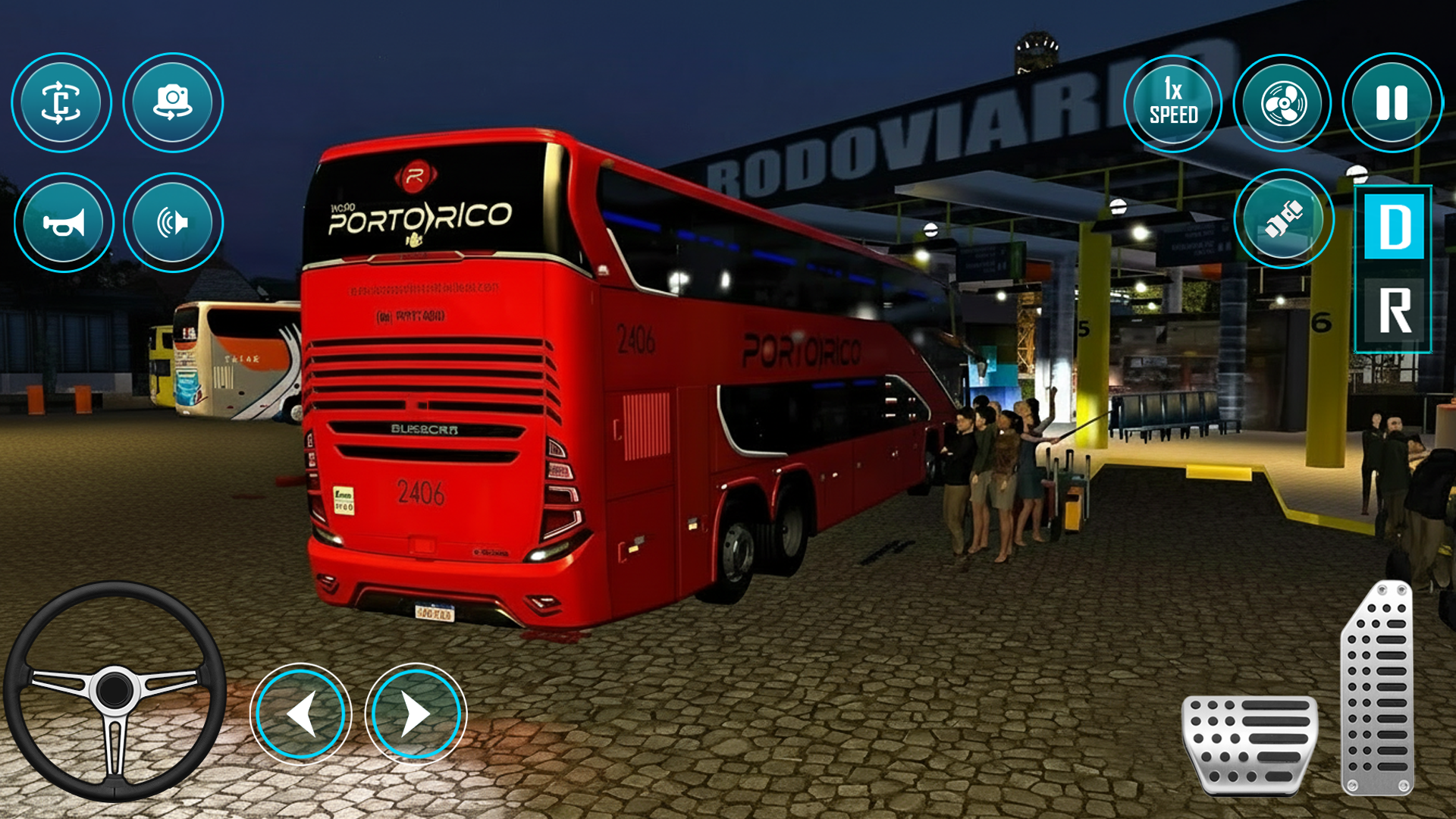1456x819 pixels.
Task: Step on the accelerator pedal
Action: (1378, 689)
